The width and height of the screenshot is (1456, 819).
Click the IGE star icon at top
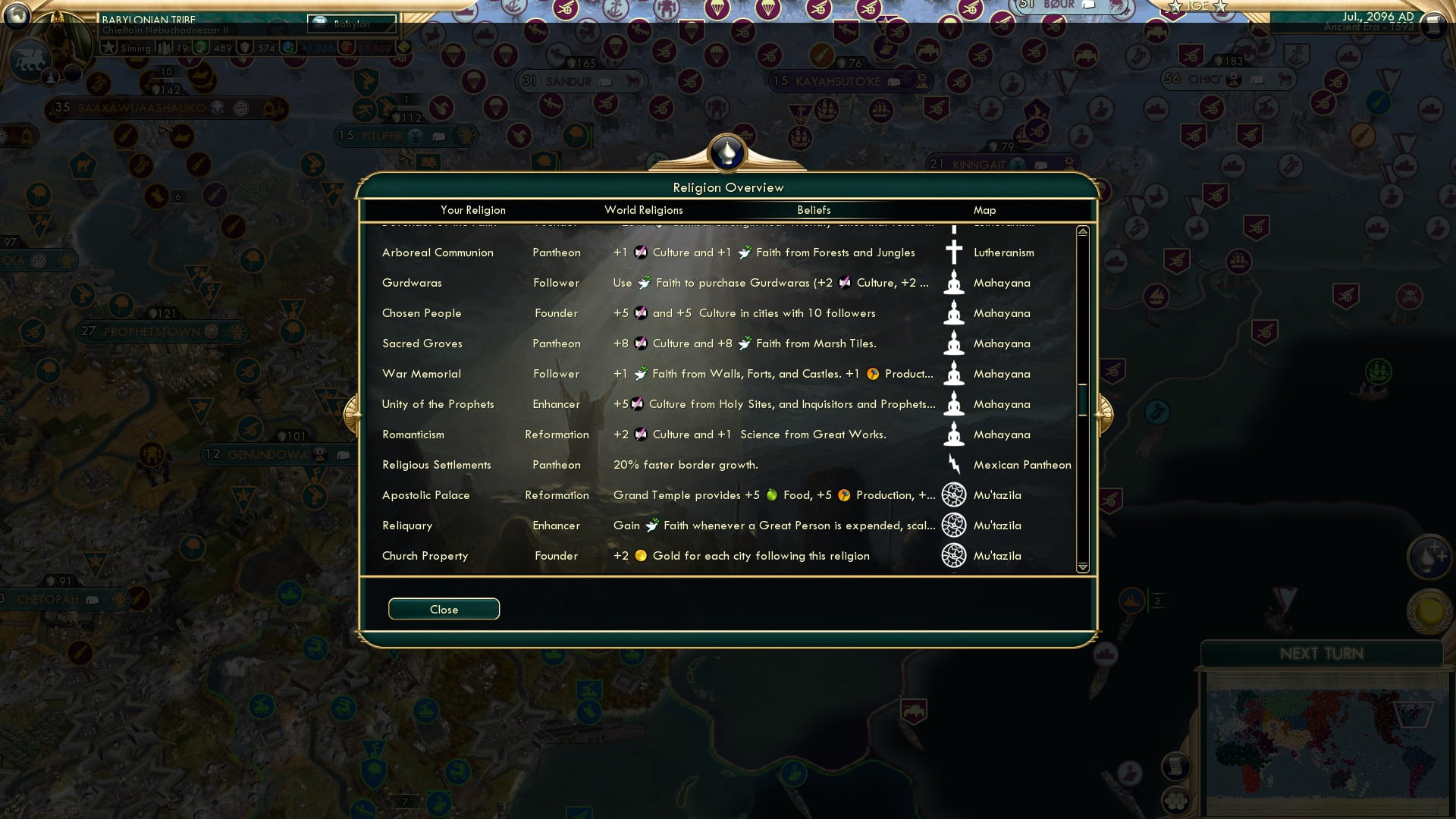(x=1174, y=8)
